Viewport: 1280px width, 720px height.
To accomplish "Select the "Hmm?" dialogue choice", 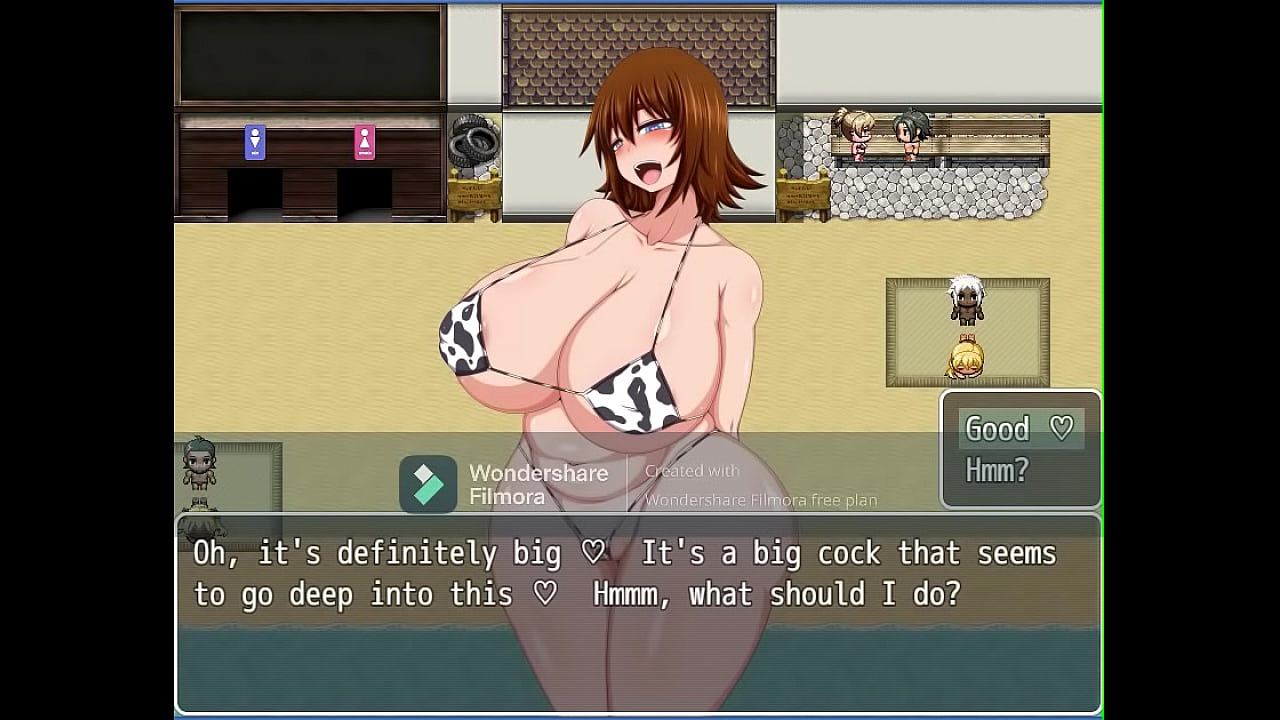I will (997, 470).
